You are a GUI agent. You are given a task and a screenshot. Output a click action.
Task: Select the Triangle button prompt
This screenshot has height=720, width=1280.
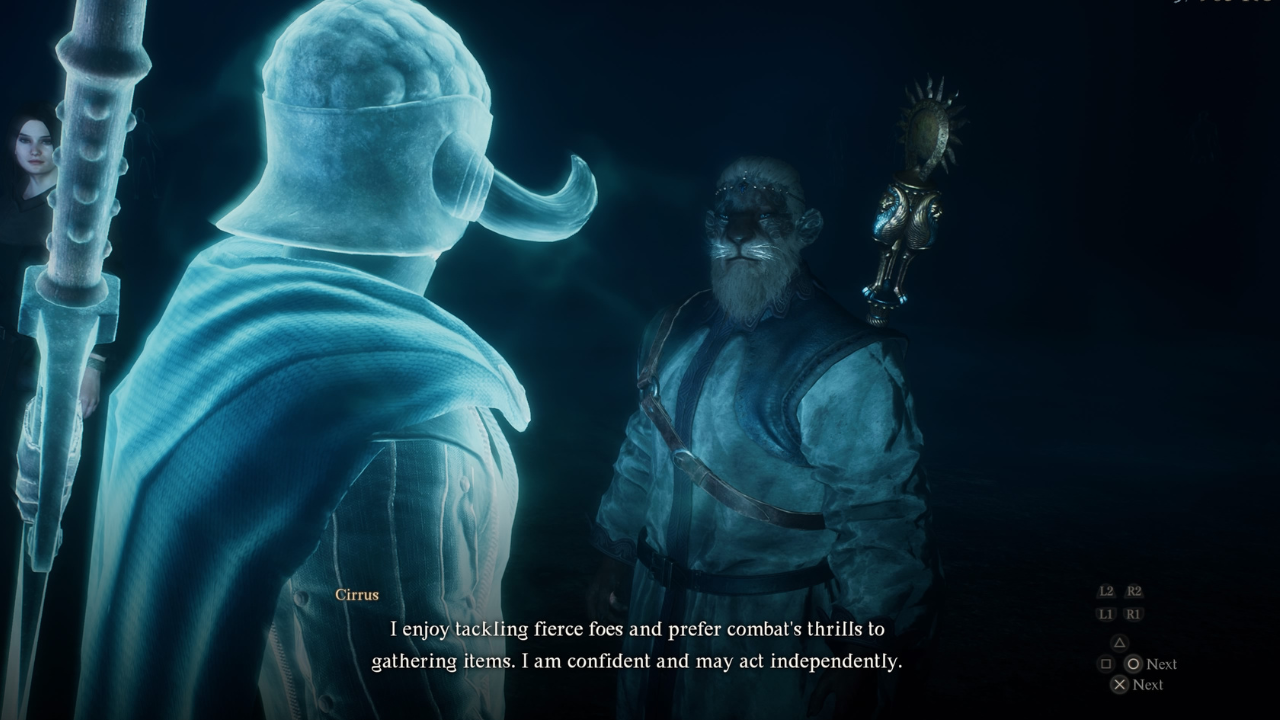pyautogui.click(x=1119, y=643)
